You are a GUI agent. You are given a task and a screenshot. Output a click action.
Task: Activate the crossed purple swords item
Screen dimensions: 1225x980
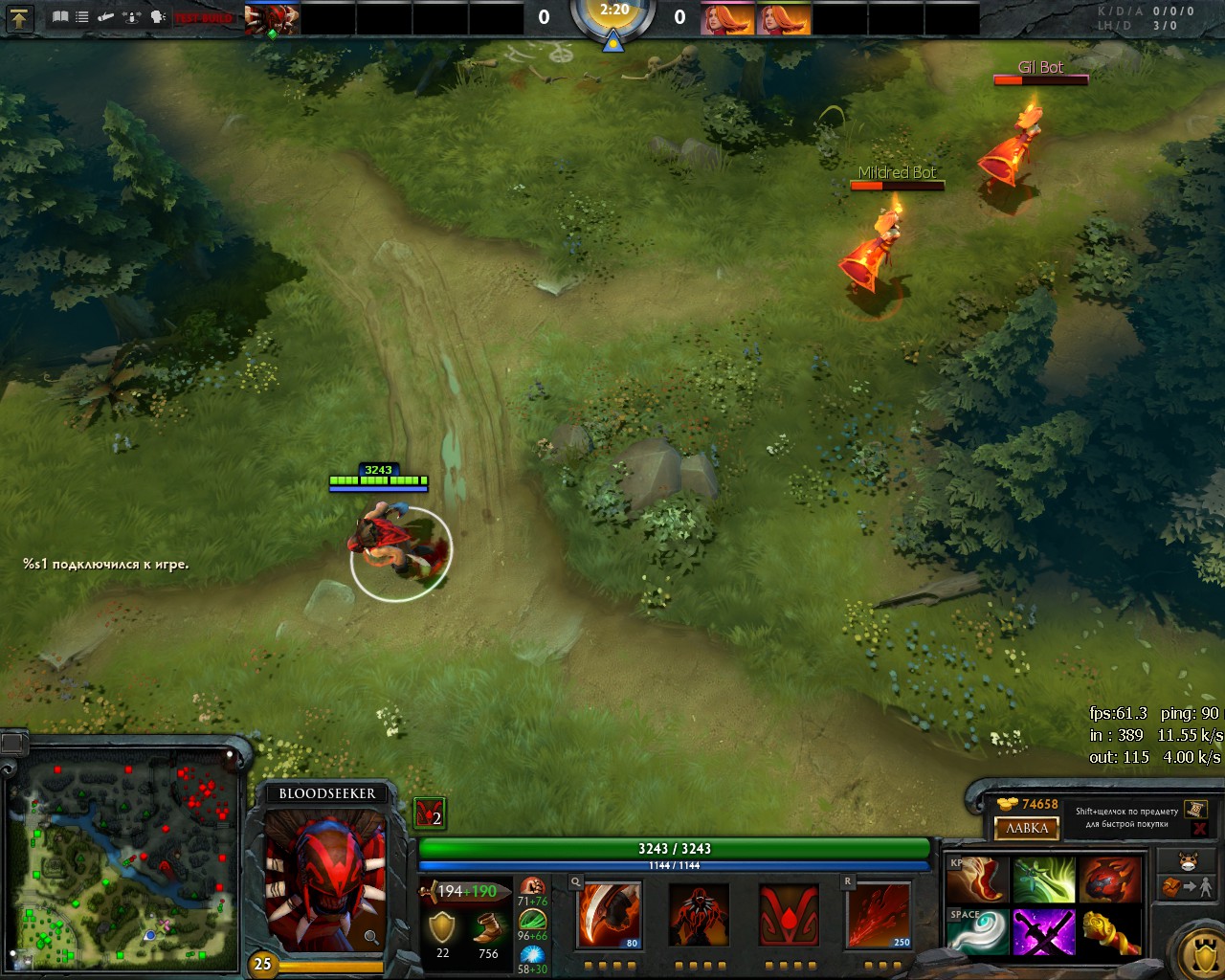click(1043, 932)
